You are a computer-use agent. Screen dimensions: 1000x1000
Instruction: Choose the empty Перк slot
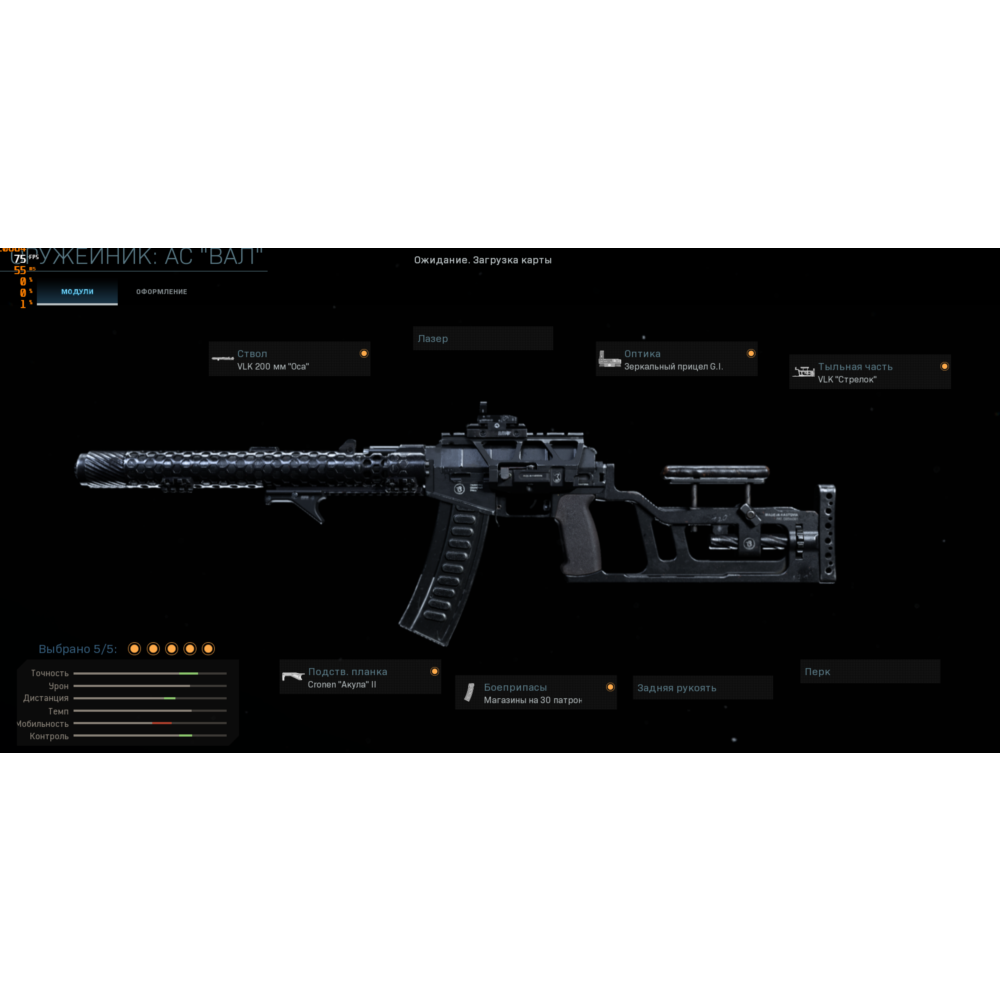tap(869, 672)
